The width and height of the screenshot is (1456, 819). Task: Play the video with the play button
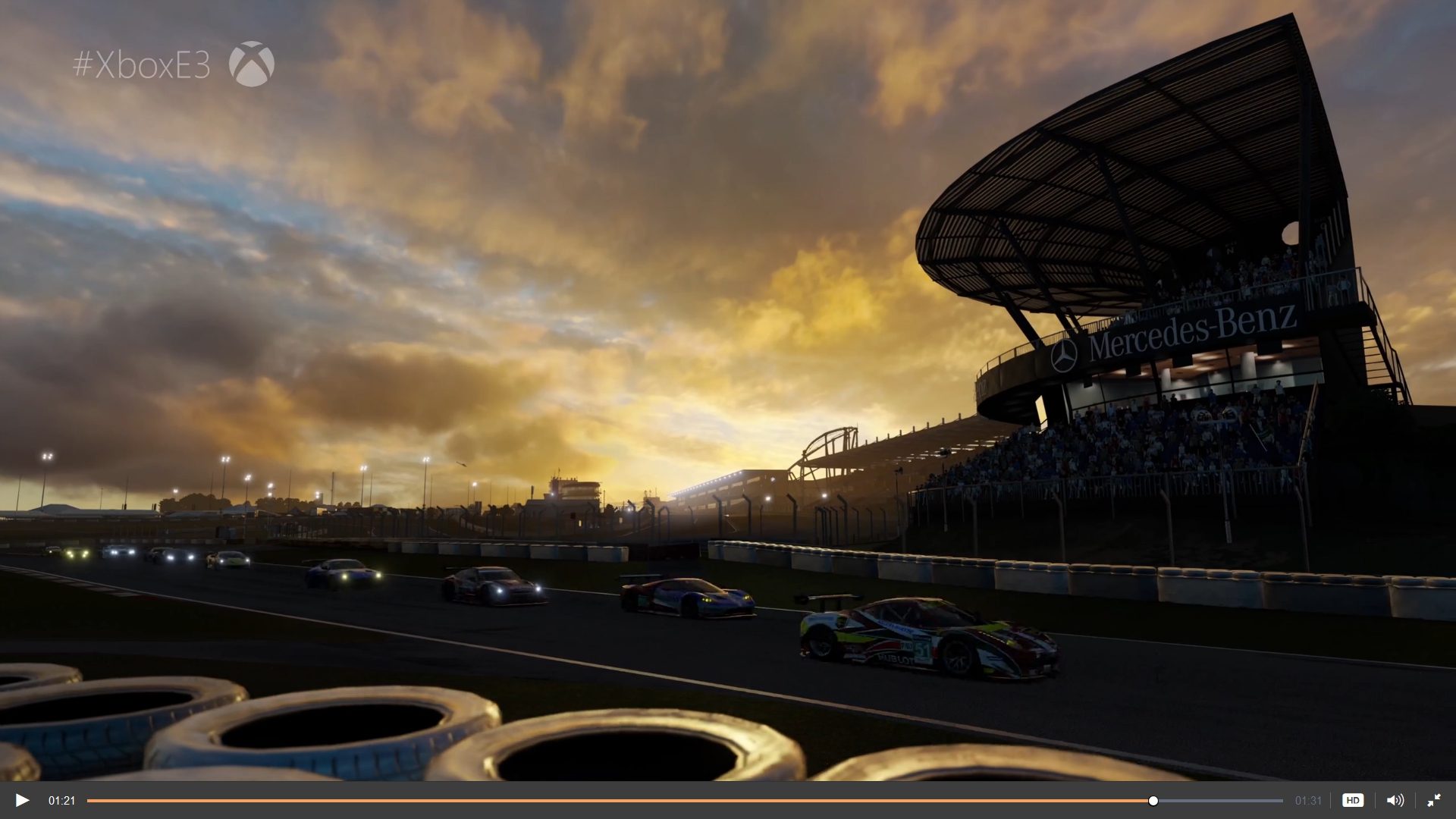tap(22, 800)
